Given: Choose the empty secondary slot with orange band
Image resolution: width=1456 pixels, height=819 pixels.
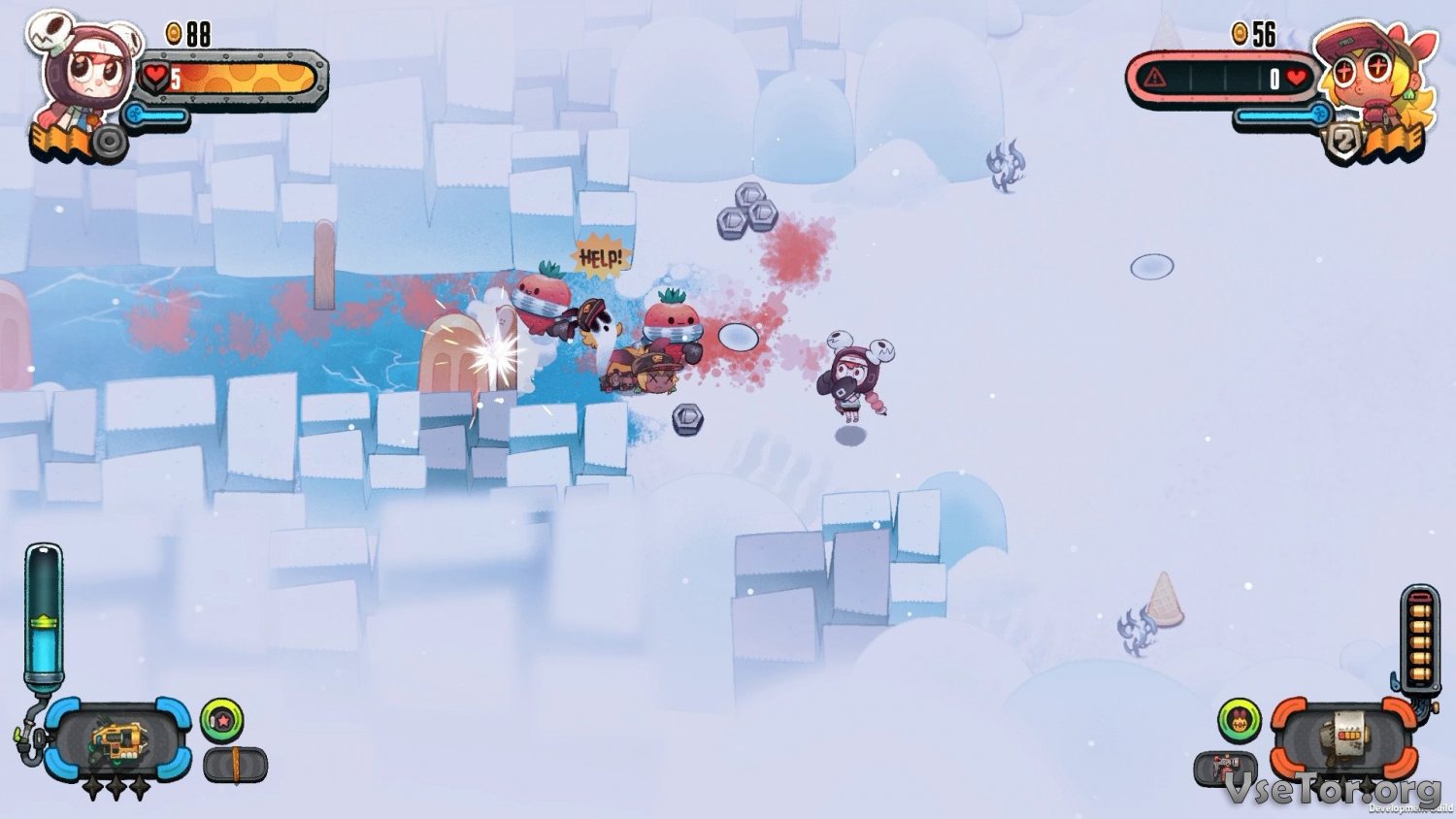Looking at the screenshot, I should pyautogui.click(x=235, y=765).
